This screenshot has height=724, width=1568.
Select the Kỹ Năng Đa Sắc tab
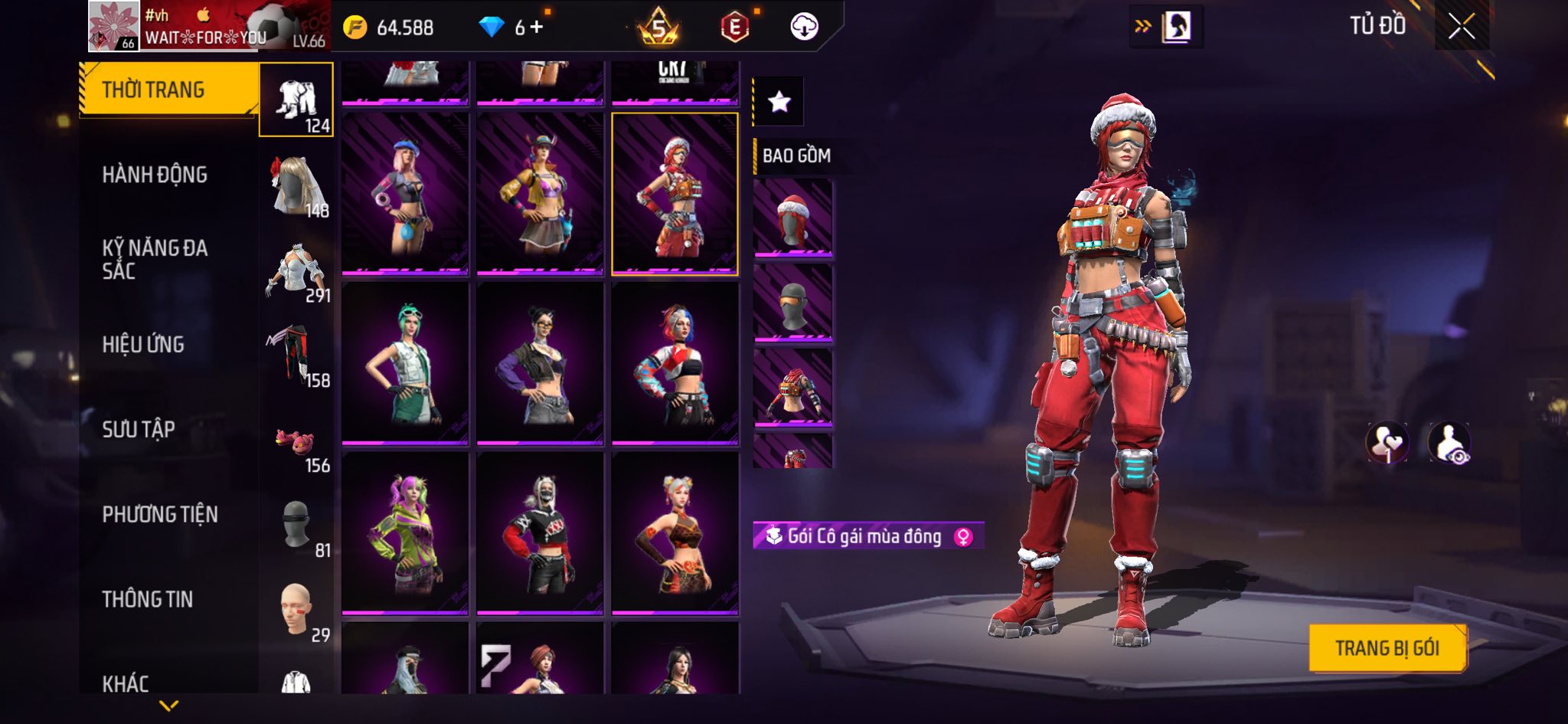tap(155, 259)
